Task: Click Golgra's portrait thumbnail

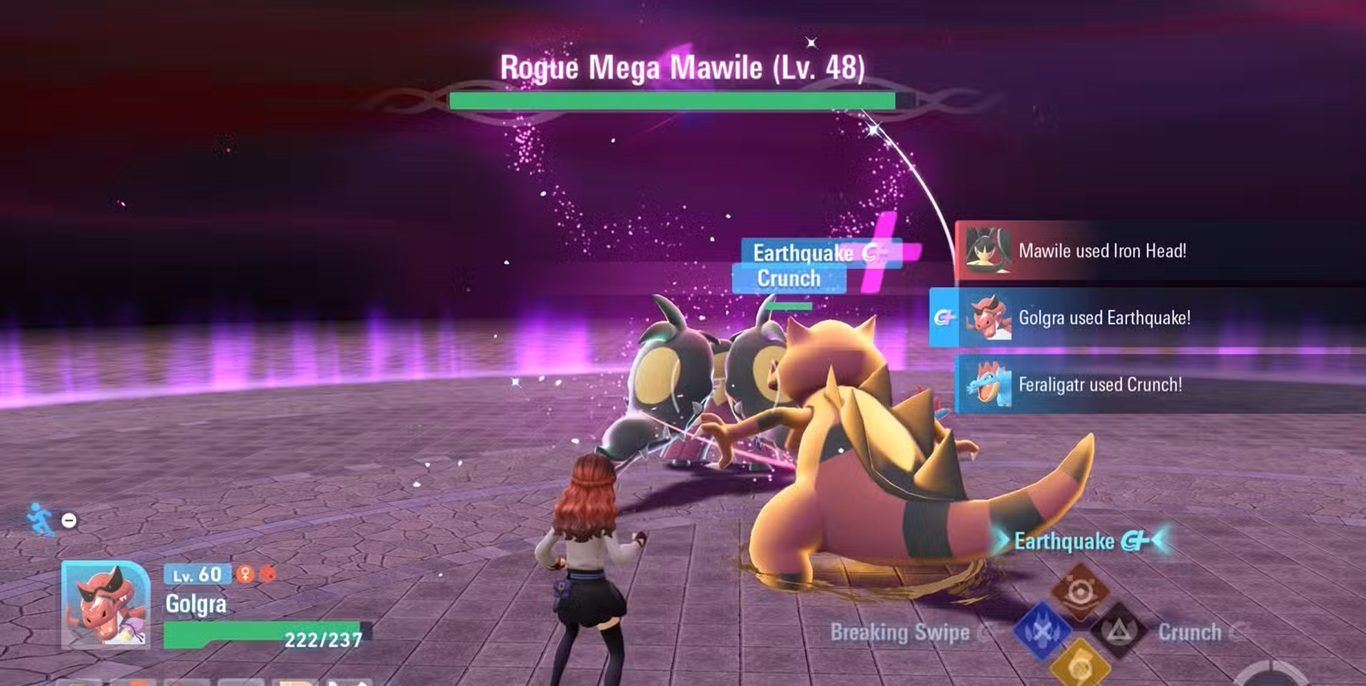Action: (106, 604)
